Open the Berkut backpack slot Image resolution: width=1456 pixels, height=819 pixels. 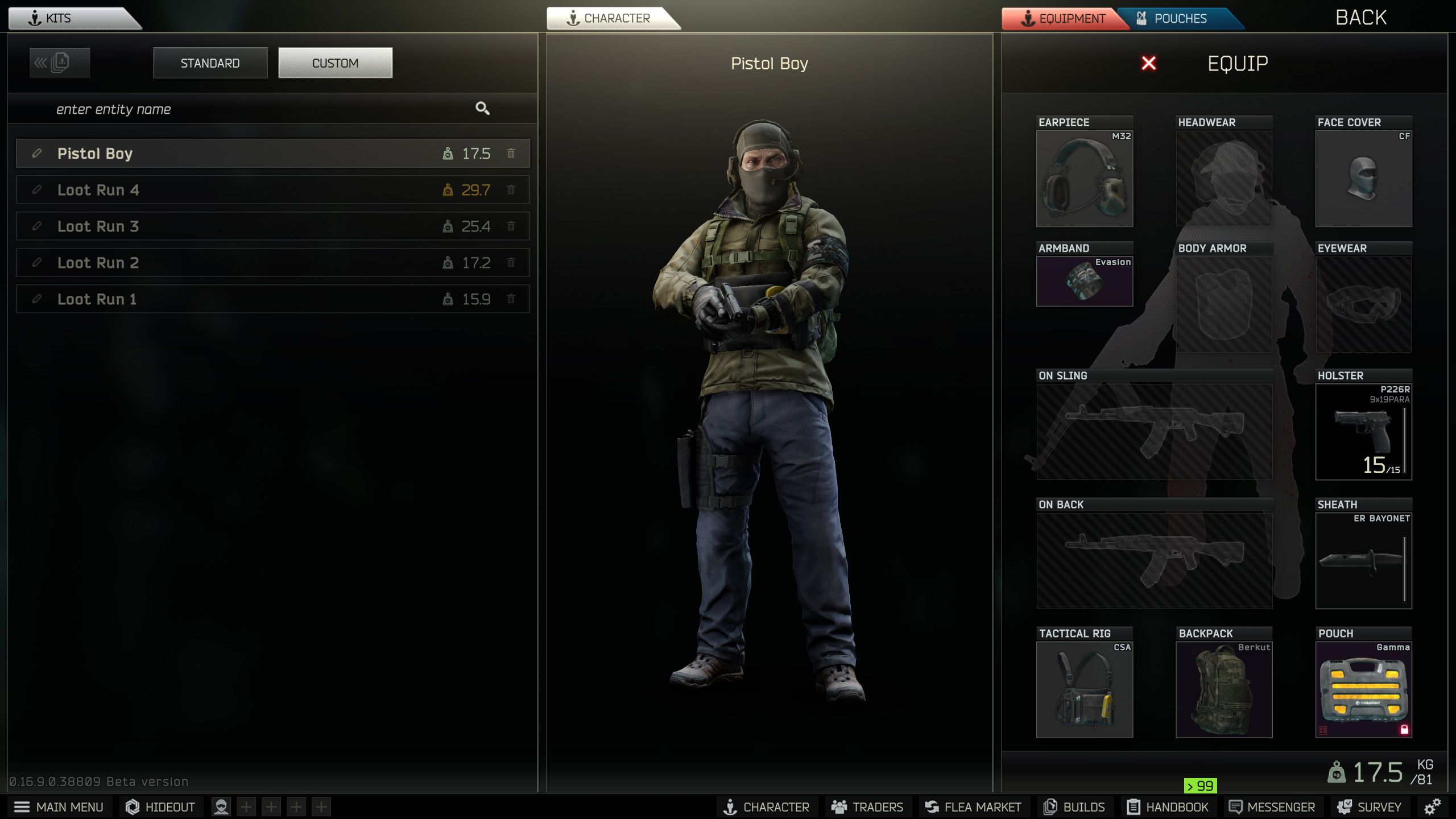coord(1223,689)
